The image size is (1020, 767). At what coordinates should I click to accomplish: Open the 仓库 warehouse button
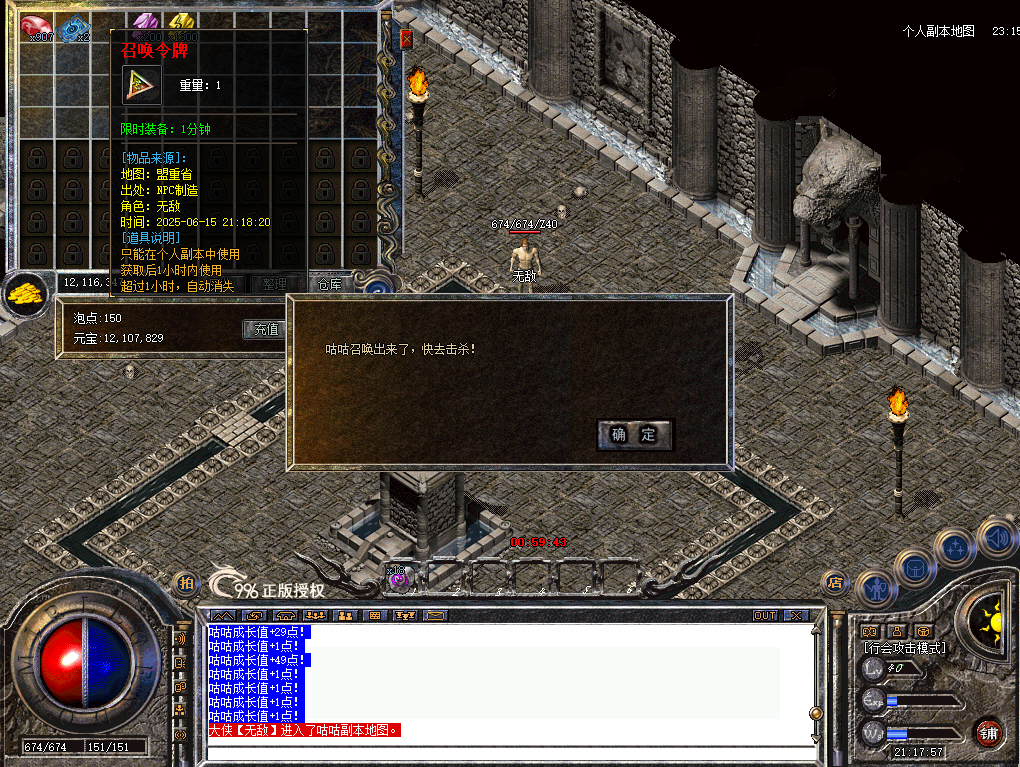coord(330,284)
